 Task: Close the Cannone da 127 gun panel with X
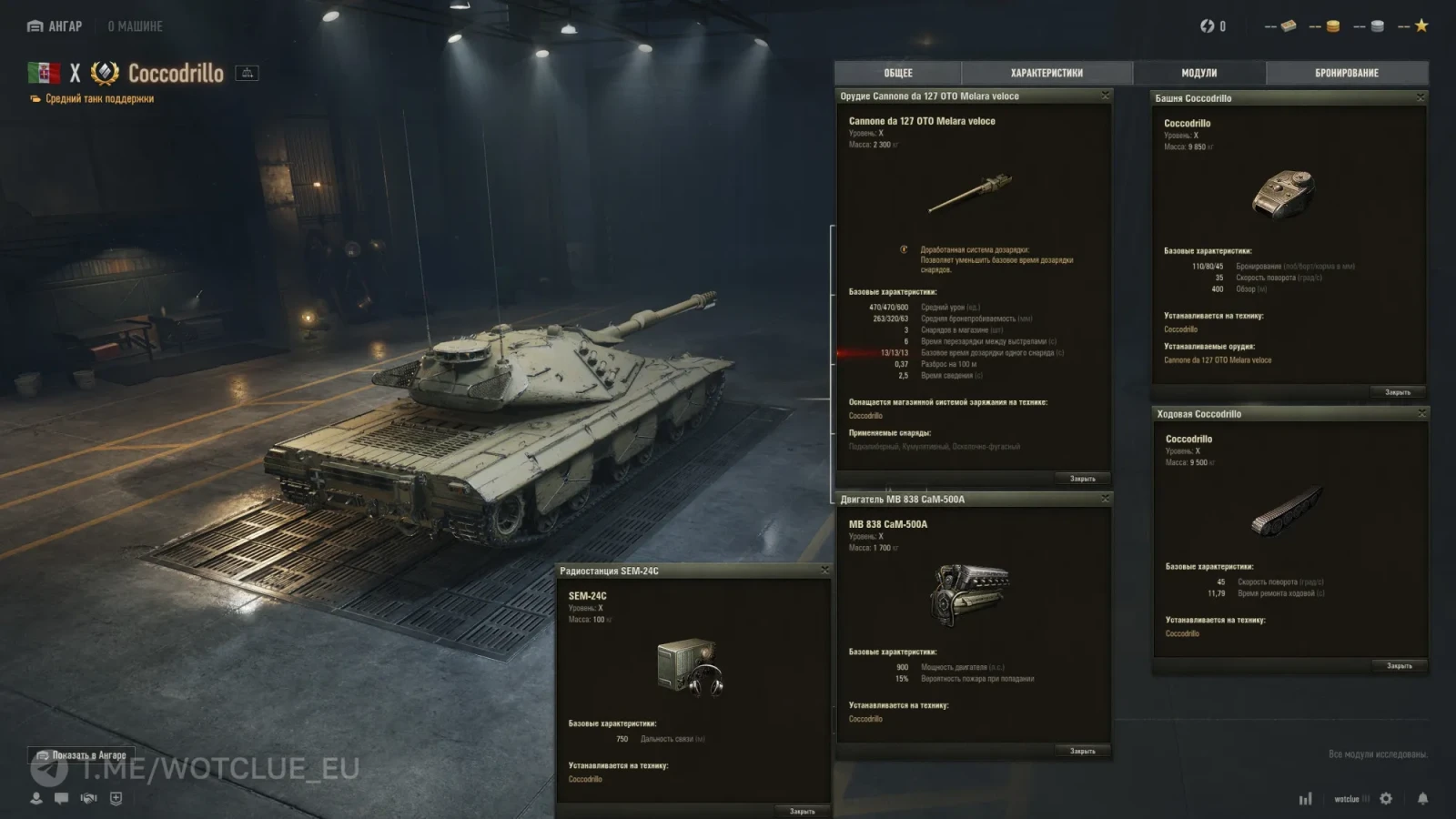[x=1106, y=96]
